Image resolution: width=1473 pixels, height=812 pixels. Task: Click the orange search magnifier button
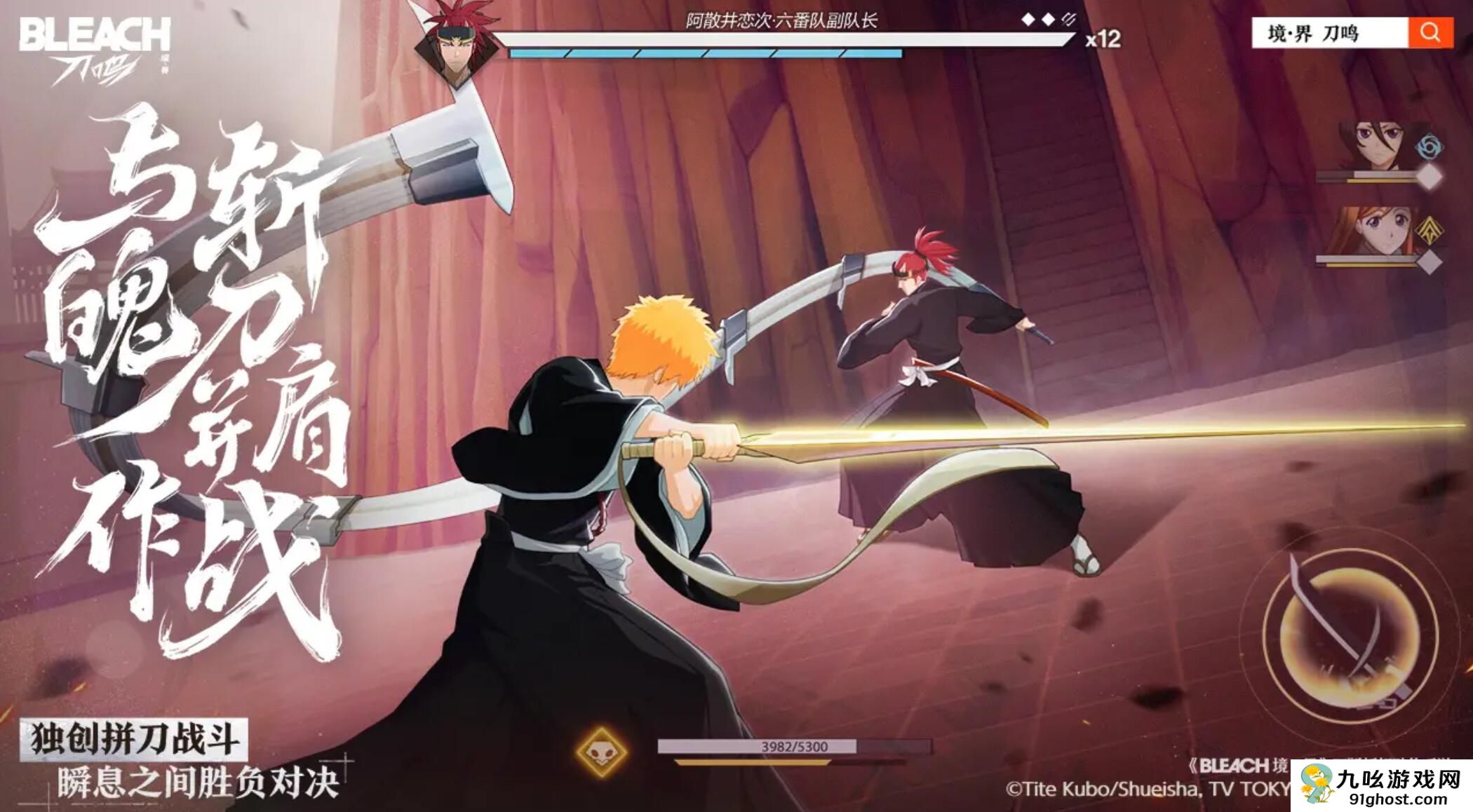[x=1430, y=33]
